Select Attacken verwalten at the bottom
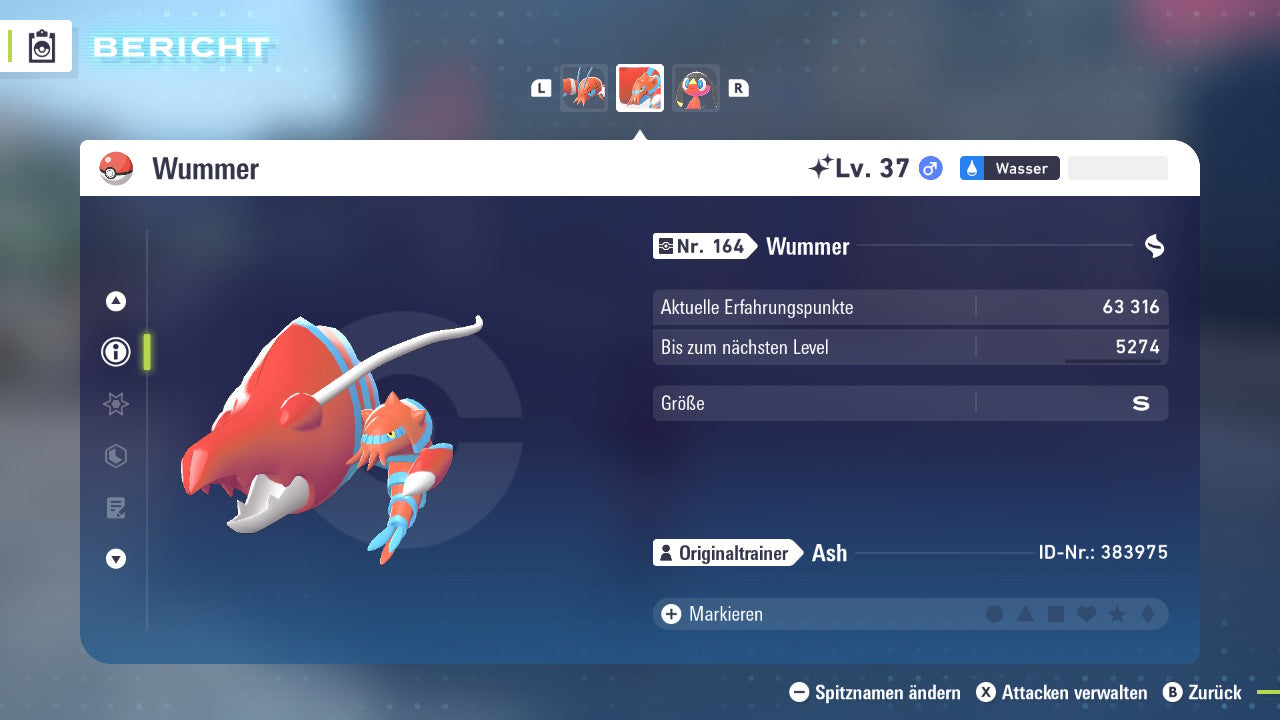 point(1062,692)
